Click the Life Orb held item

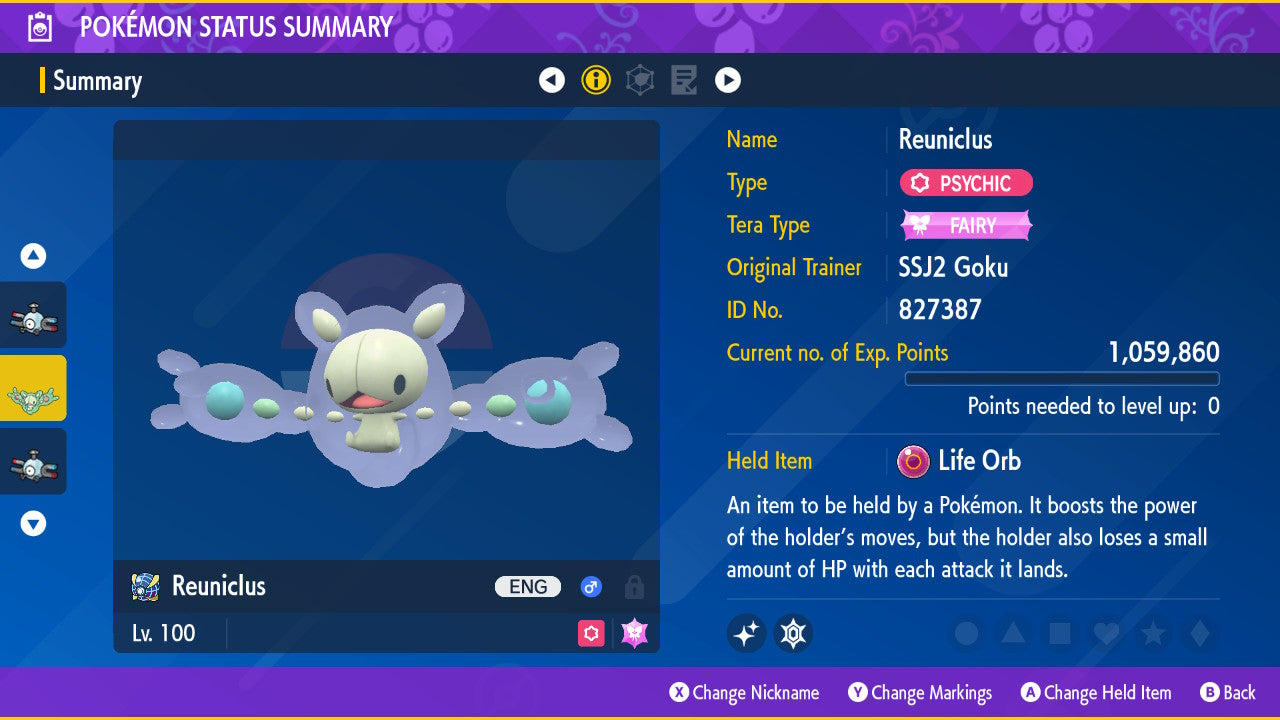[x=960, y=461]
